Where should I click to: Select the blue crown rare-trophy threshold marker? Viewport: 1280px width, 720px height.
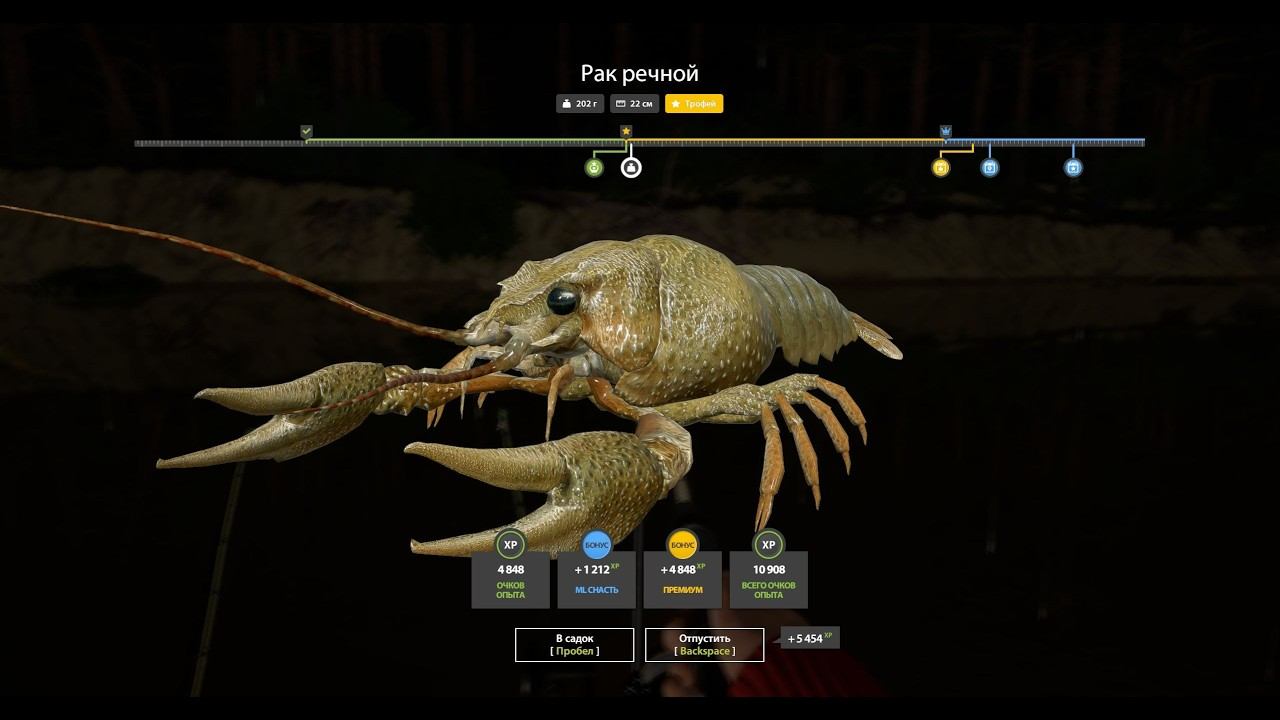(x=946, y=131)
